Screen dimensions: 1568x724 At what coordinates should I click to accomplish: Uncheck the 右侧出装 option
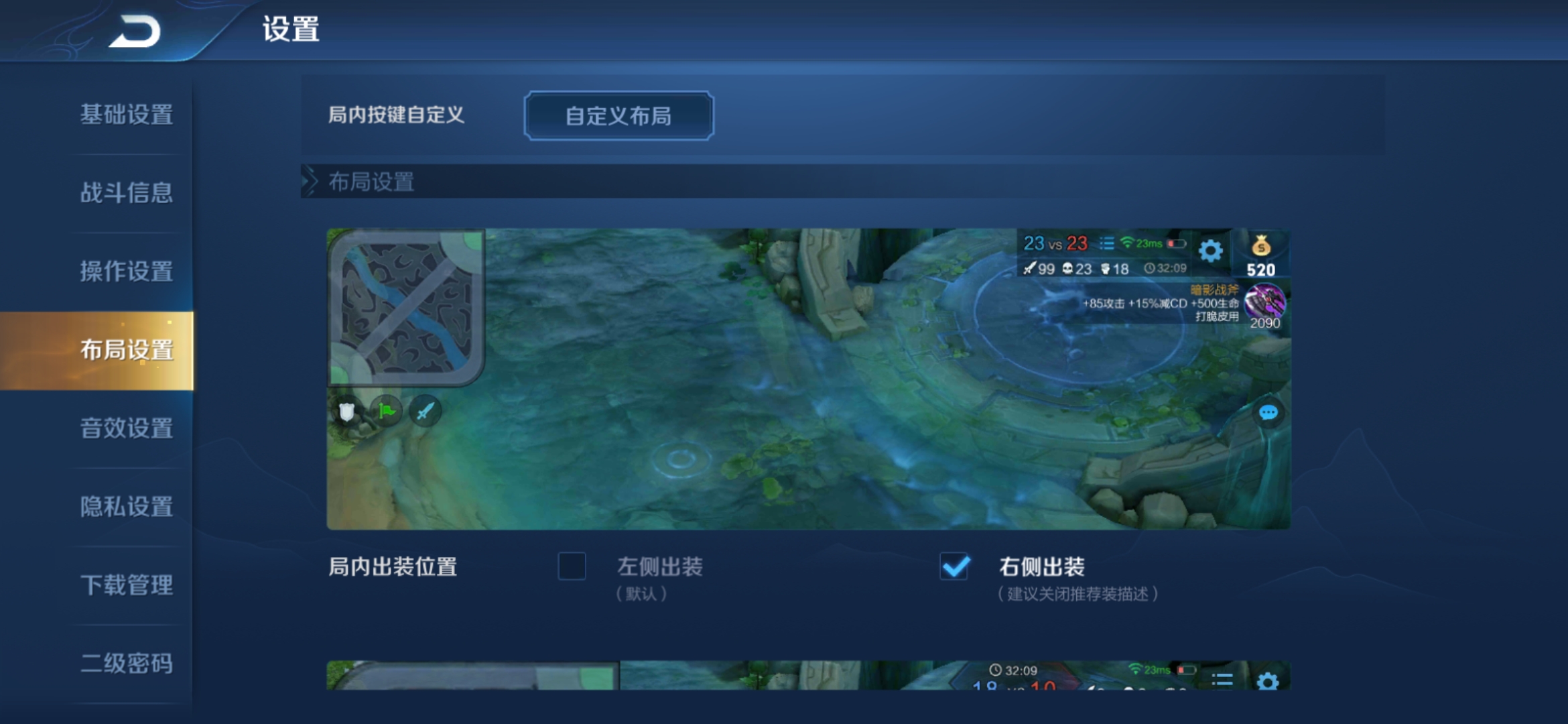coord(954,568)
